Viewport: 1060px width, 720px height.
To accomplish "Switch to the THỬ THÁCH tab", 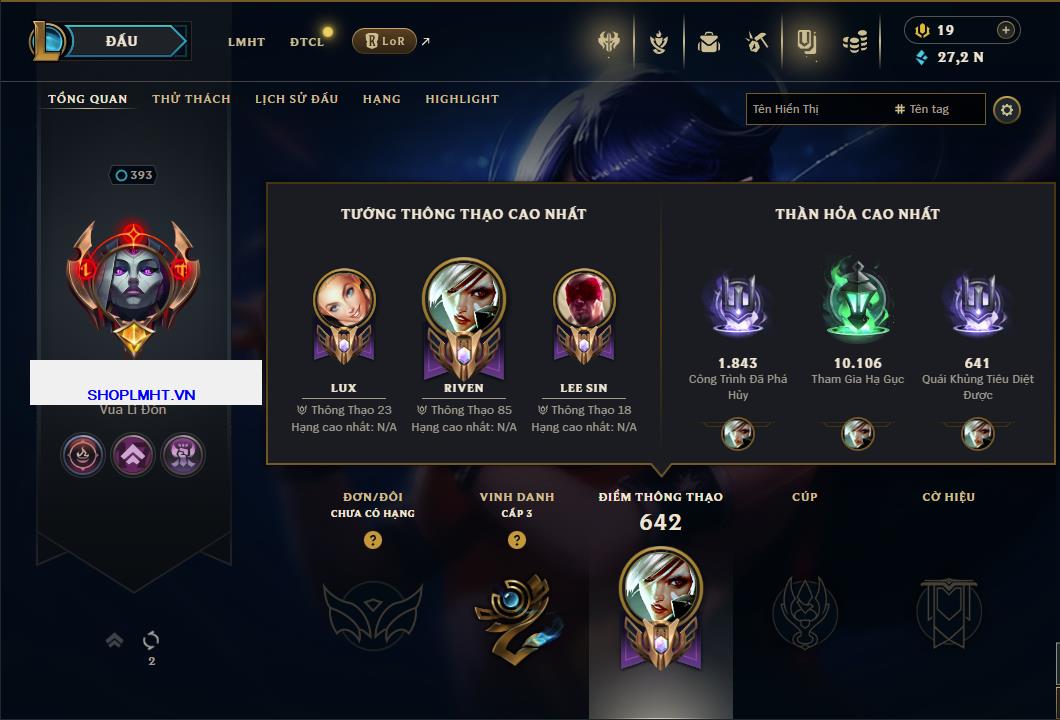I will (191, 99).
